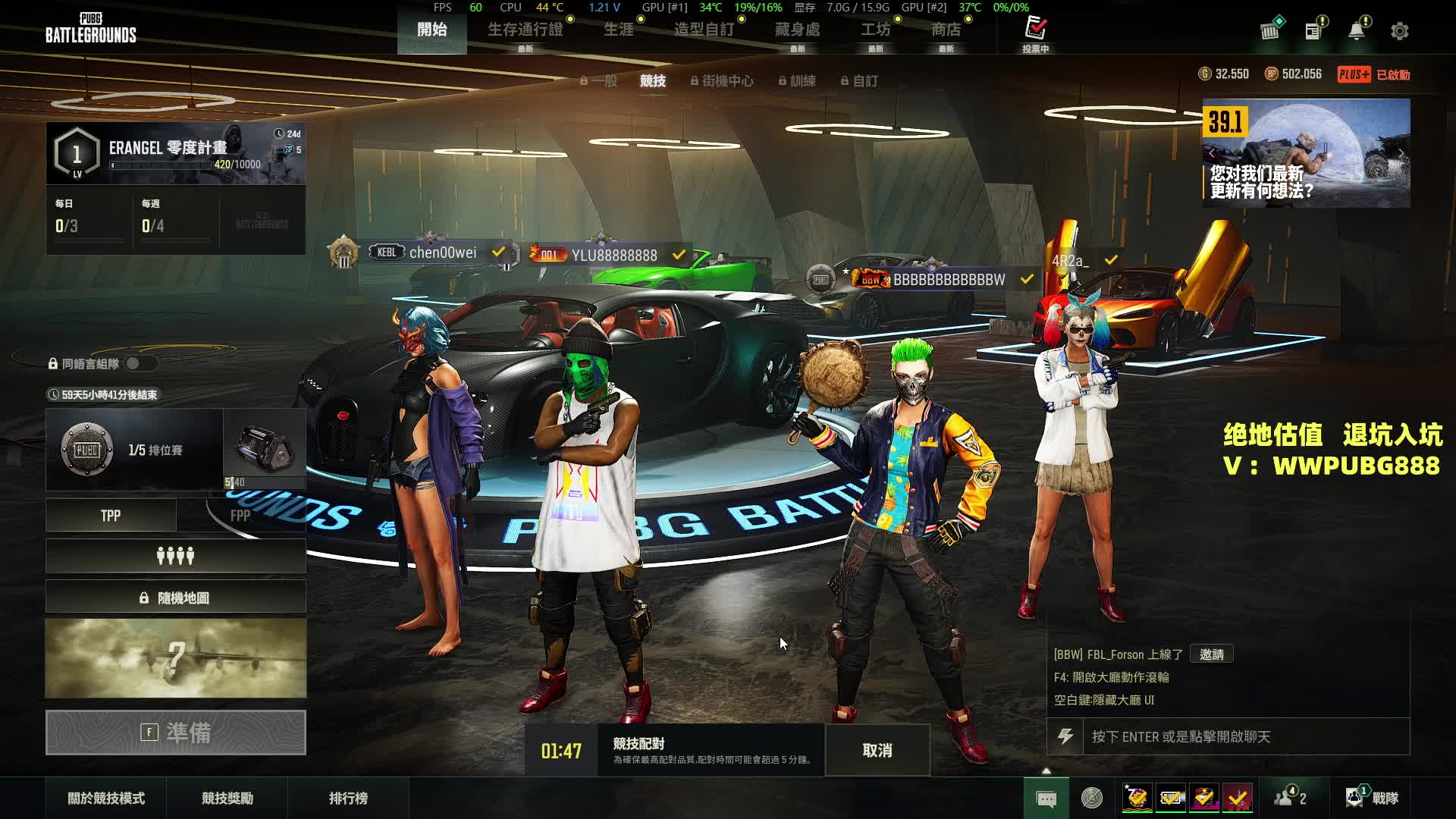Open the 排行榜 leaderboard
The image size is (1456, 819).
pyautogui.click(x=348, y=798)
